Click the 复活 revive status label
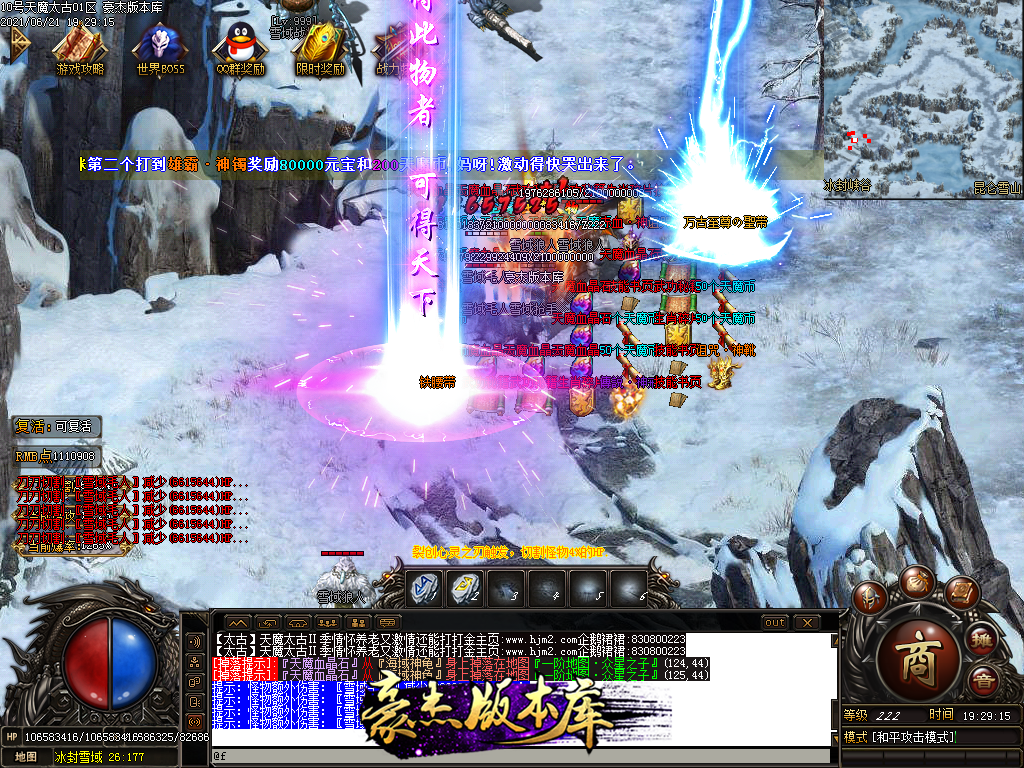Screen dimensions: 1024x768 pos(57,426)
